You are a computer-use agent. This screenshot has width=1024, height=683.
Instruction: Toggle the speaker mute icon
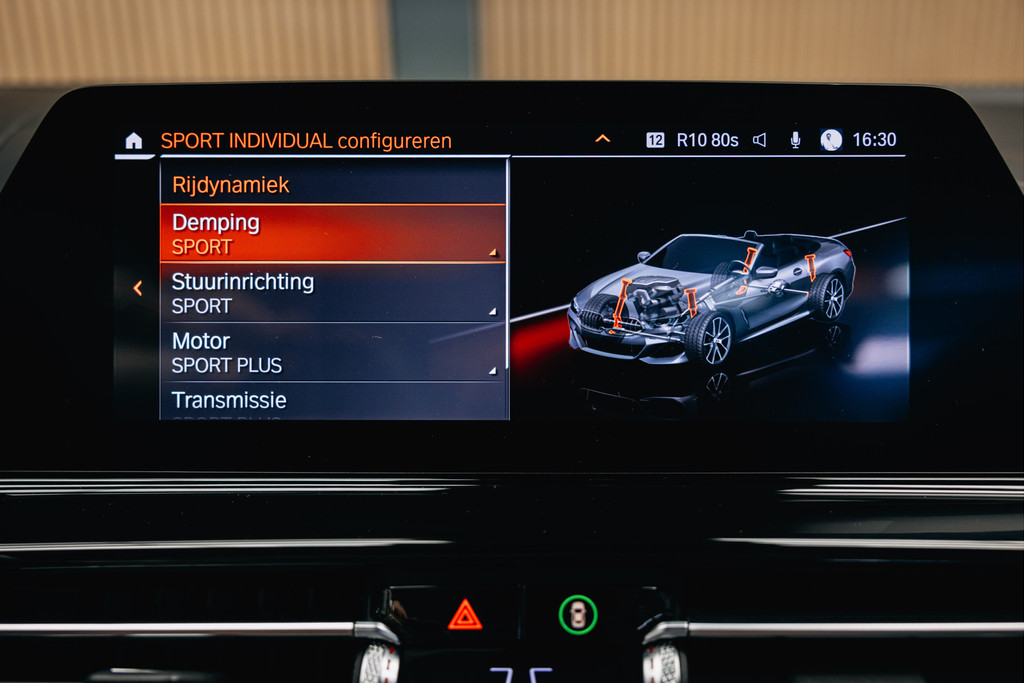pos(760,140)
